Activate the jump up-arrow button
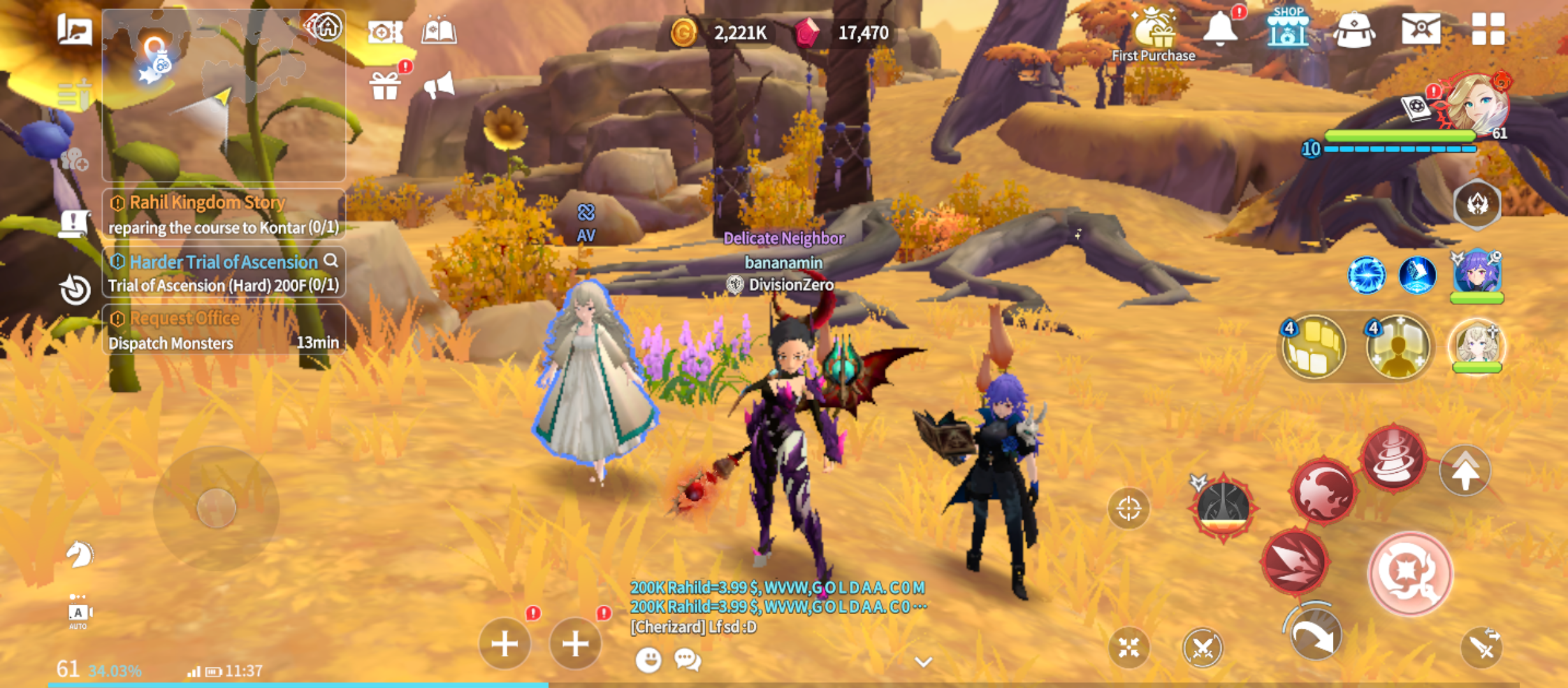This screenshot has height=688, width=1568. pos(1465,471)
